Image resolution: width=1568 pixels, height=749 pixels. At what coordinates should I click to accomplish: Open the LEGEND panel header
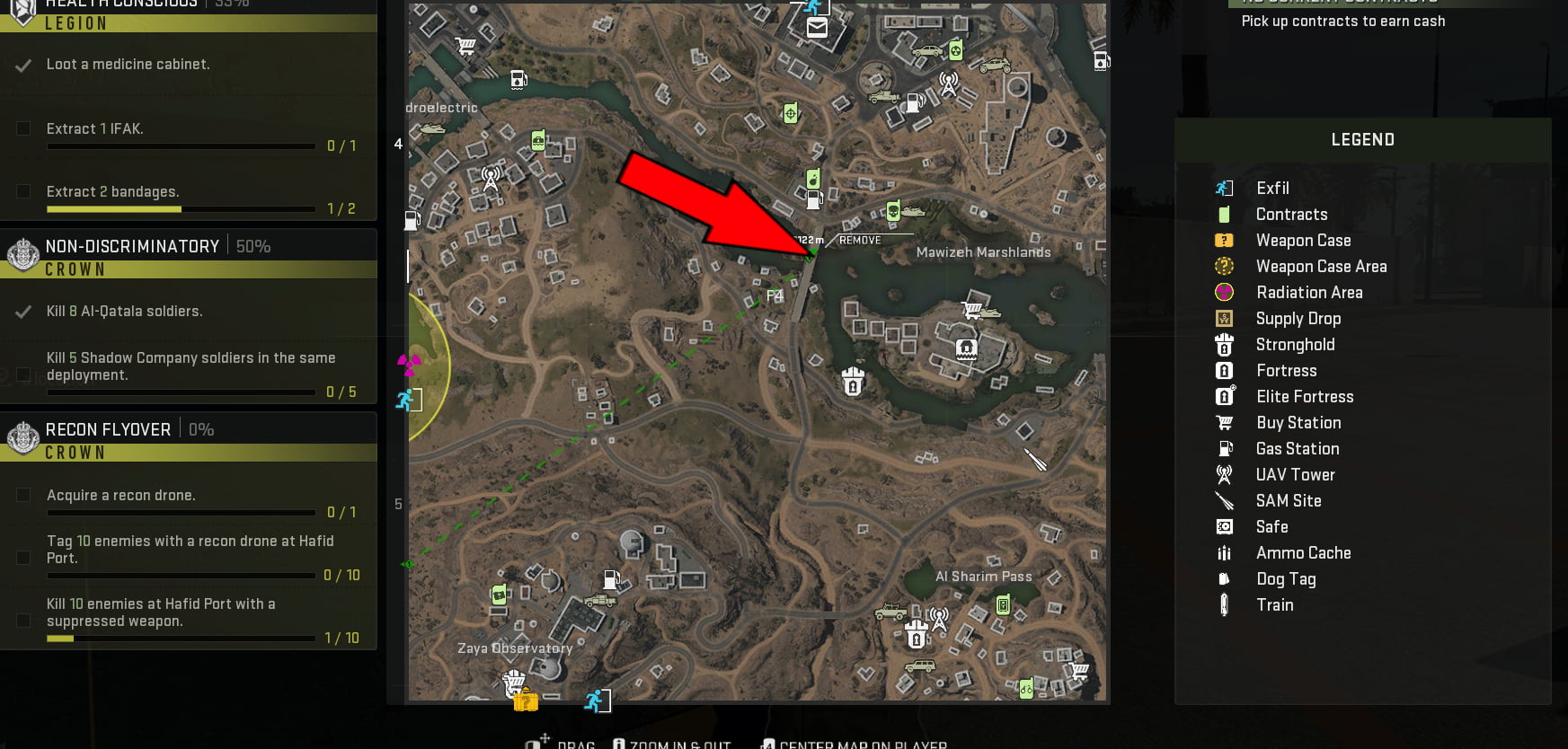coord(1362,139)
